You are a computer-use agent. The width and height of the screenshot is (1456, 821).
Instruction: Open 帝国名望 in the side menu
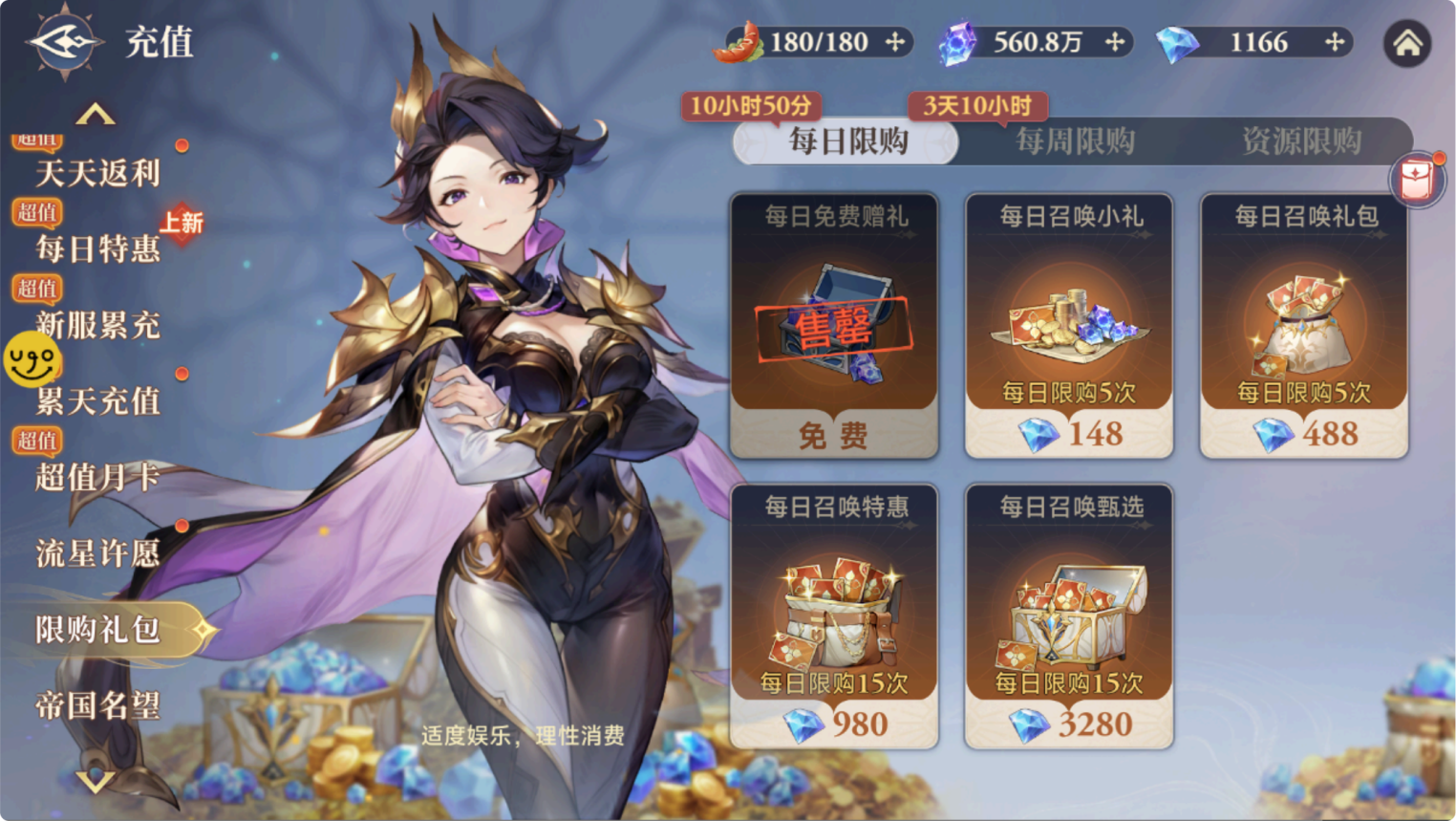coord(97,705)
